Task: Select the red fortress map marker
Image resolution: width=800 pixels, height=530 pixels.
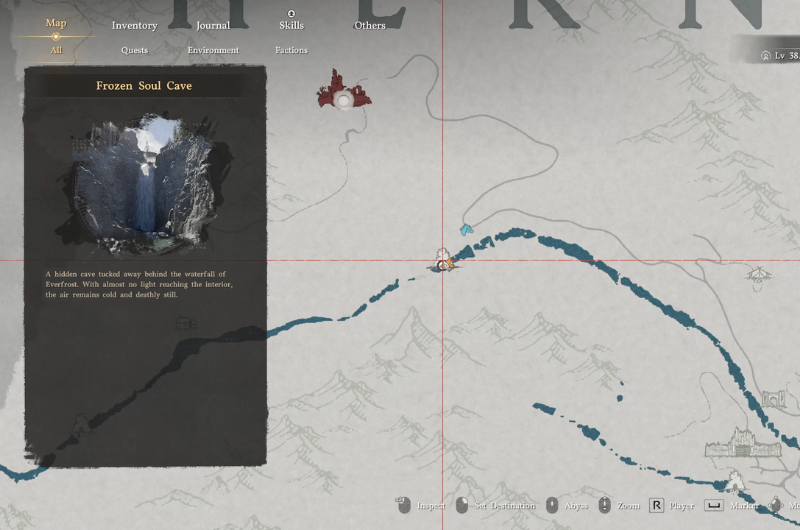Action: coord(345,90)
